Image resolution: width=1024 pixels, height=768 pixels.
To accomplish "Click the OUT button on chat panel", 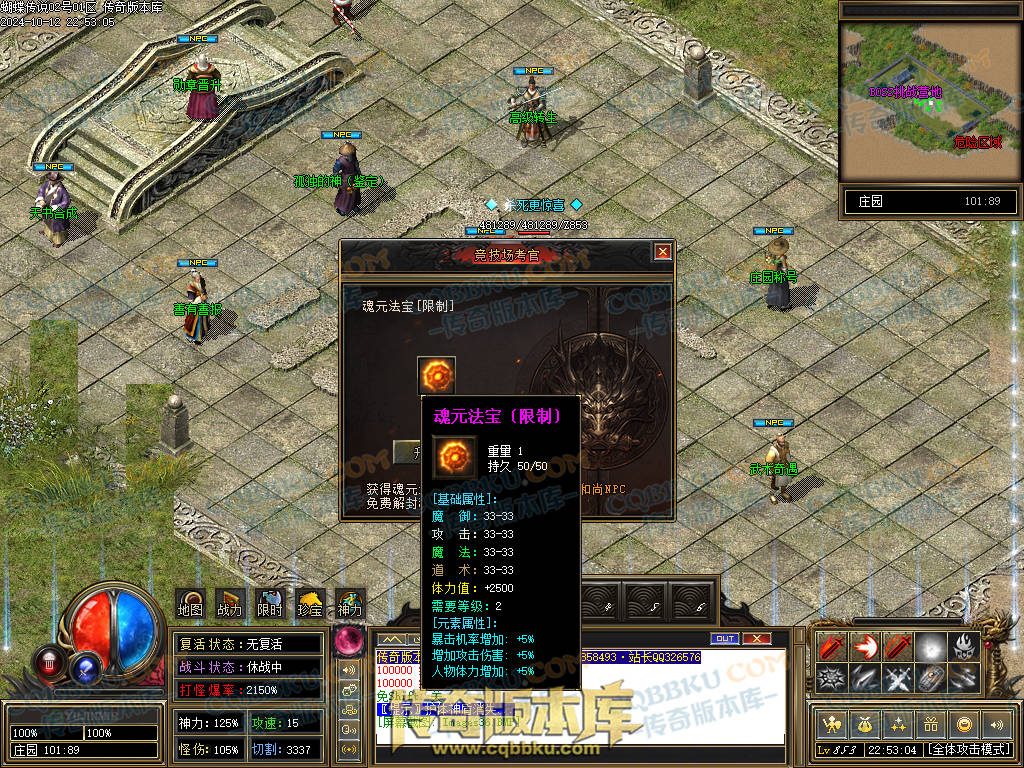I will [724, 638].
